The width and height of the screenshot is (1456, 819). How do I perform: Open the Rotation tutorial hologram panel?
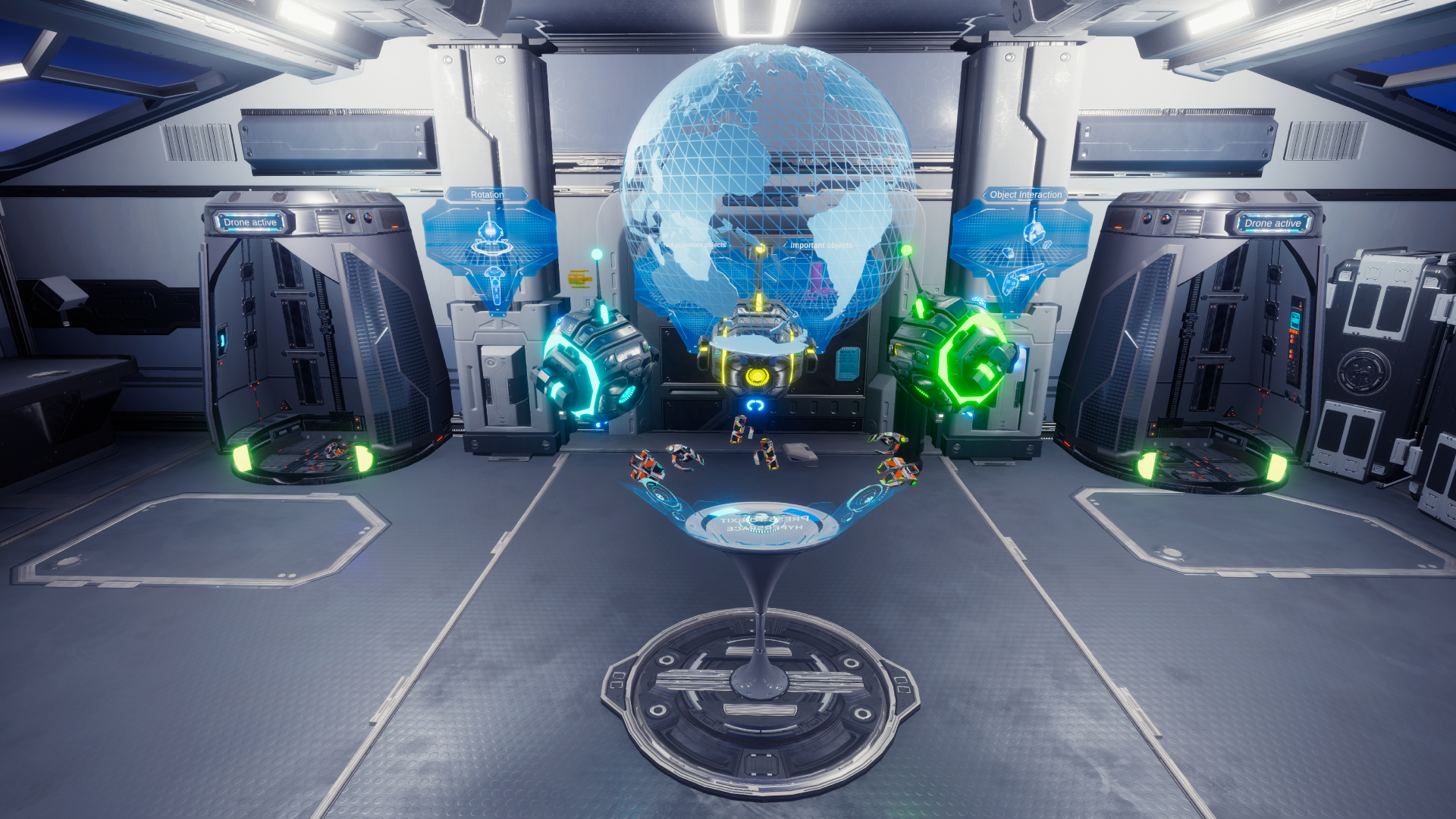tap(490, 243)
